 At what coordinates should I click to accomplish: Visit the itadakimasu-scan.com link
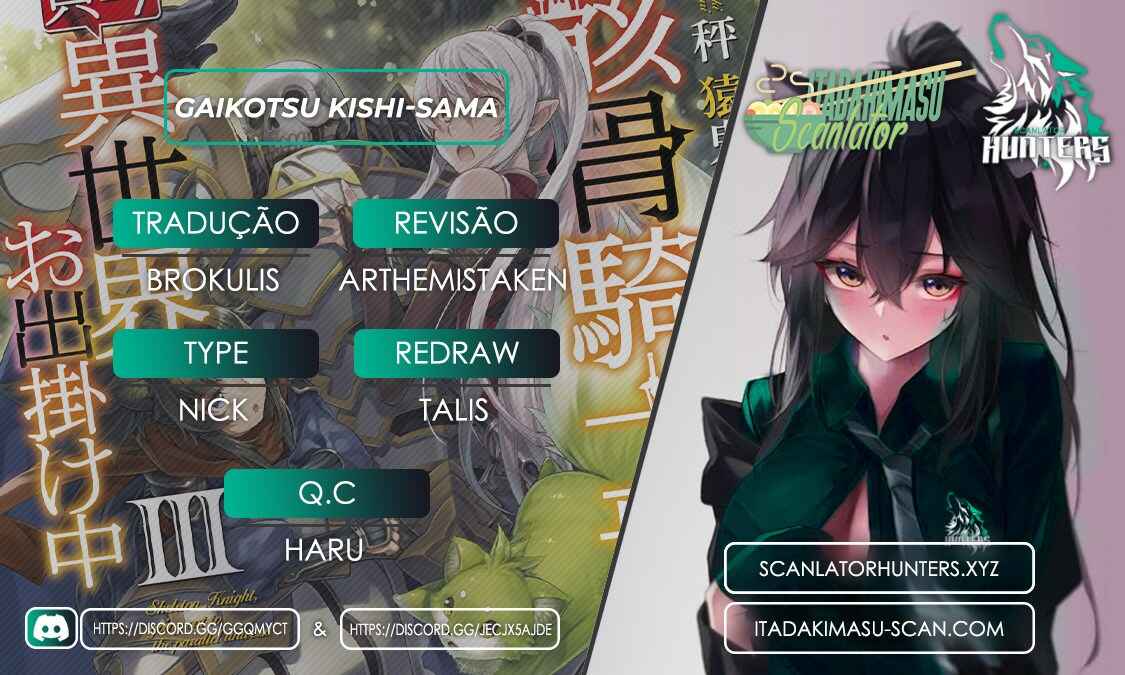pyautogui.click(x=879, y=628)
